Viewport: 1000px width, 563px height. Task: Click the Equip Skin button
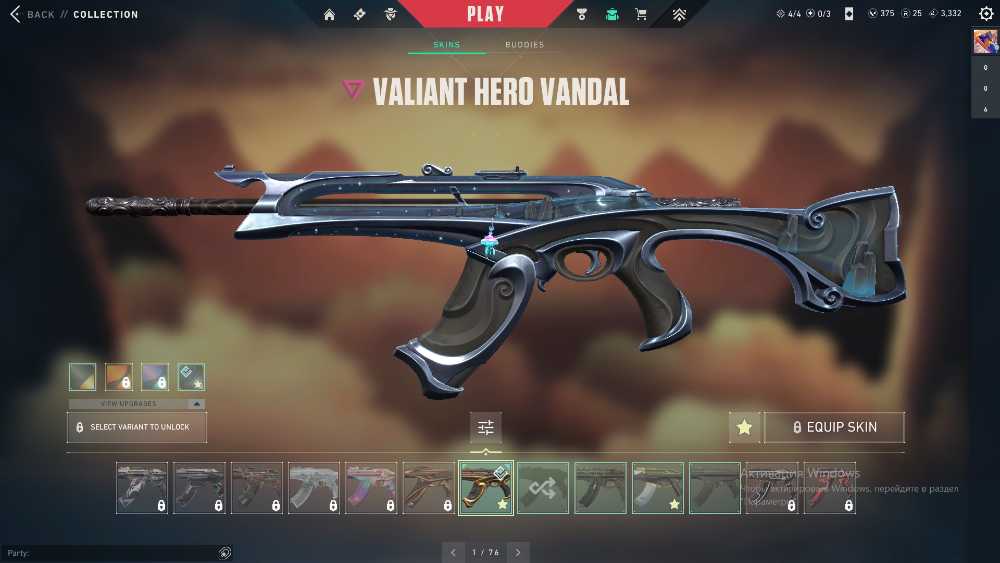coord(834,427)
